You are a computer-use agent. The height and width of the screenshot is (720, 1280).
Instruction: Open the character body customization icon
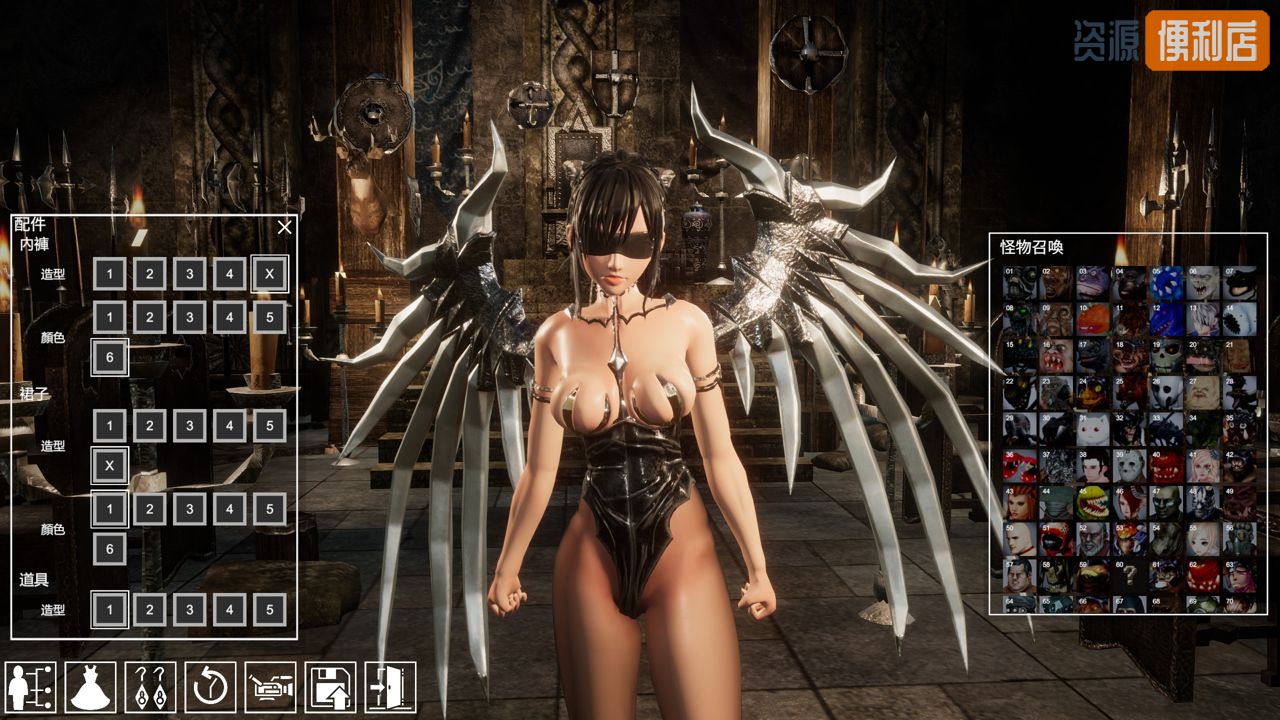point(30,687)
